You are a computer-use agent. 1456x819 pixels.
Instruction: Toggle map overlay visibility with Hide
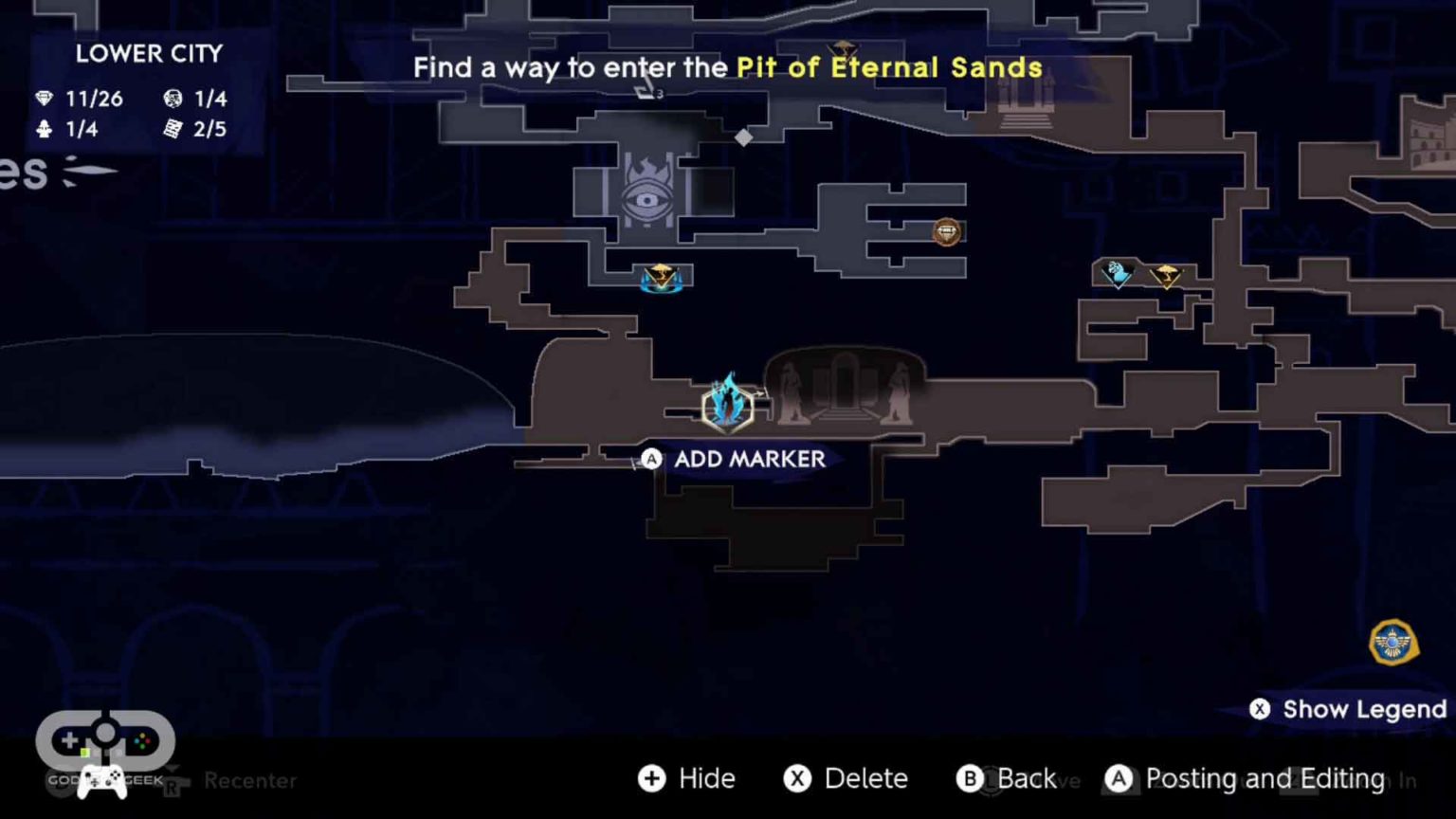coord(686,778)
